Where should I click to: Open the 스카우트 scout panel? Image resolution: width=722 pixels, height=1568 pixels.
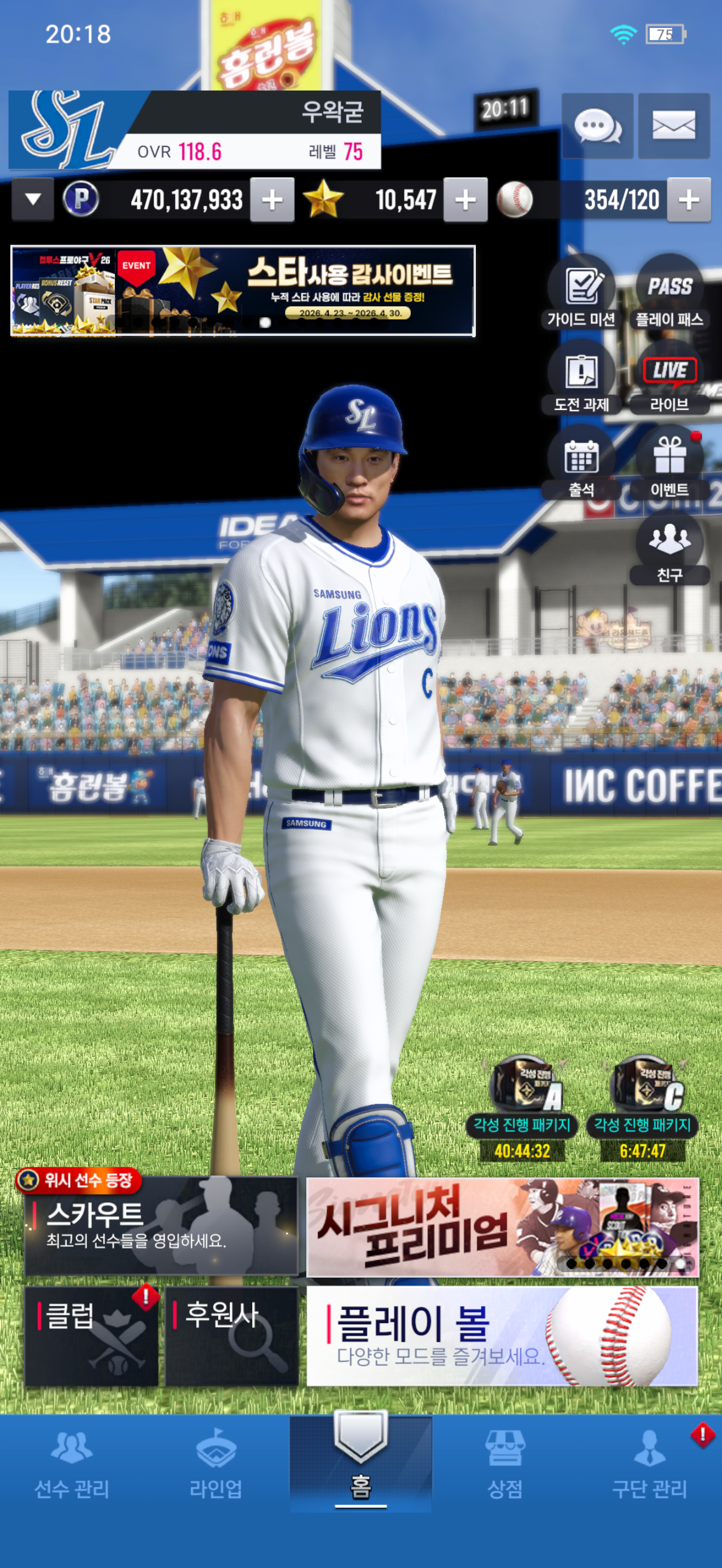[x=161, y=1226]
